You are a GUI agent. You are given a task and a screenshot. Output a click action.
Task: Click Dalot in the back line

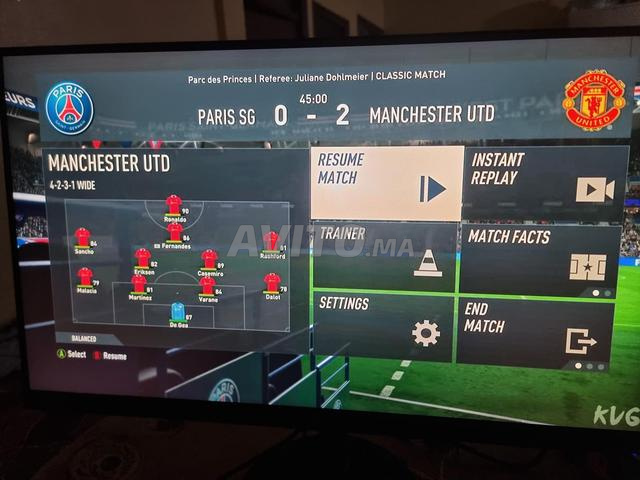(271, 283)
